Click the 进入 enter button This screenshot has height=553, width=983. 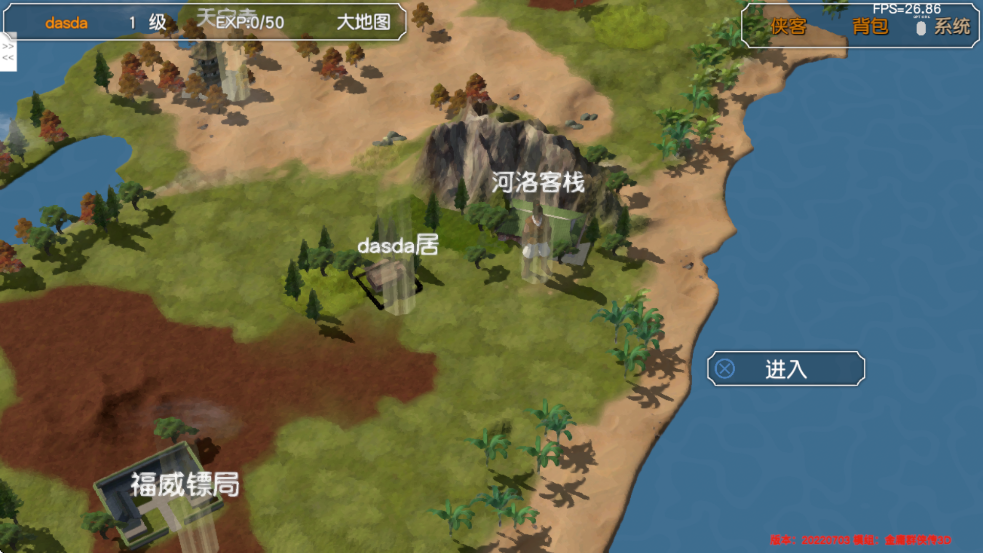[786, 369]
